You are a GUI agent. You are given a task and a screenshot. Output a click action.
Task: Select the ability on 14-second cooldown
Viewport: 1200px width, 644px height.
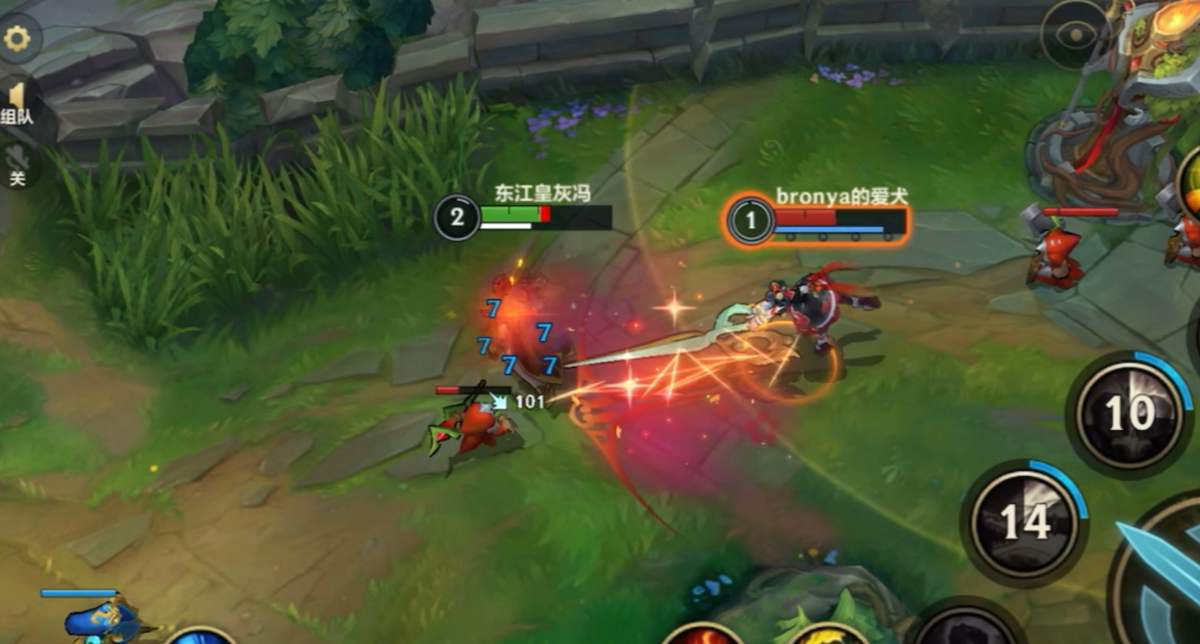click(1024, 521)
